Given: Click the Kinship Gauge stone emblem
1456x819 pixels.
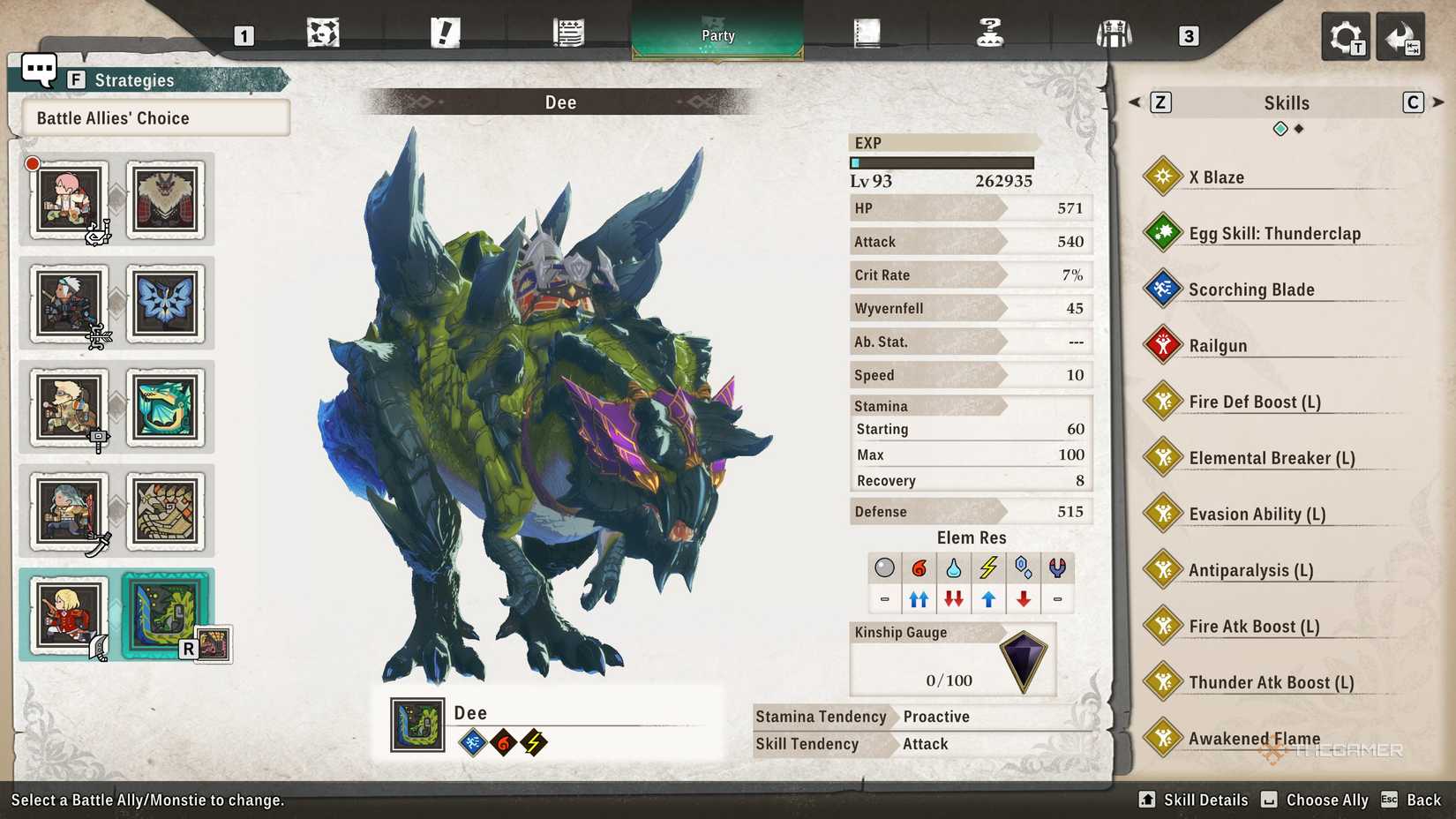Looking at the screenshot, I should (x=1024, y=657).
